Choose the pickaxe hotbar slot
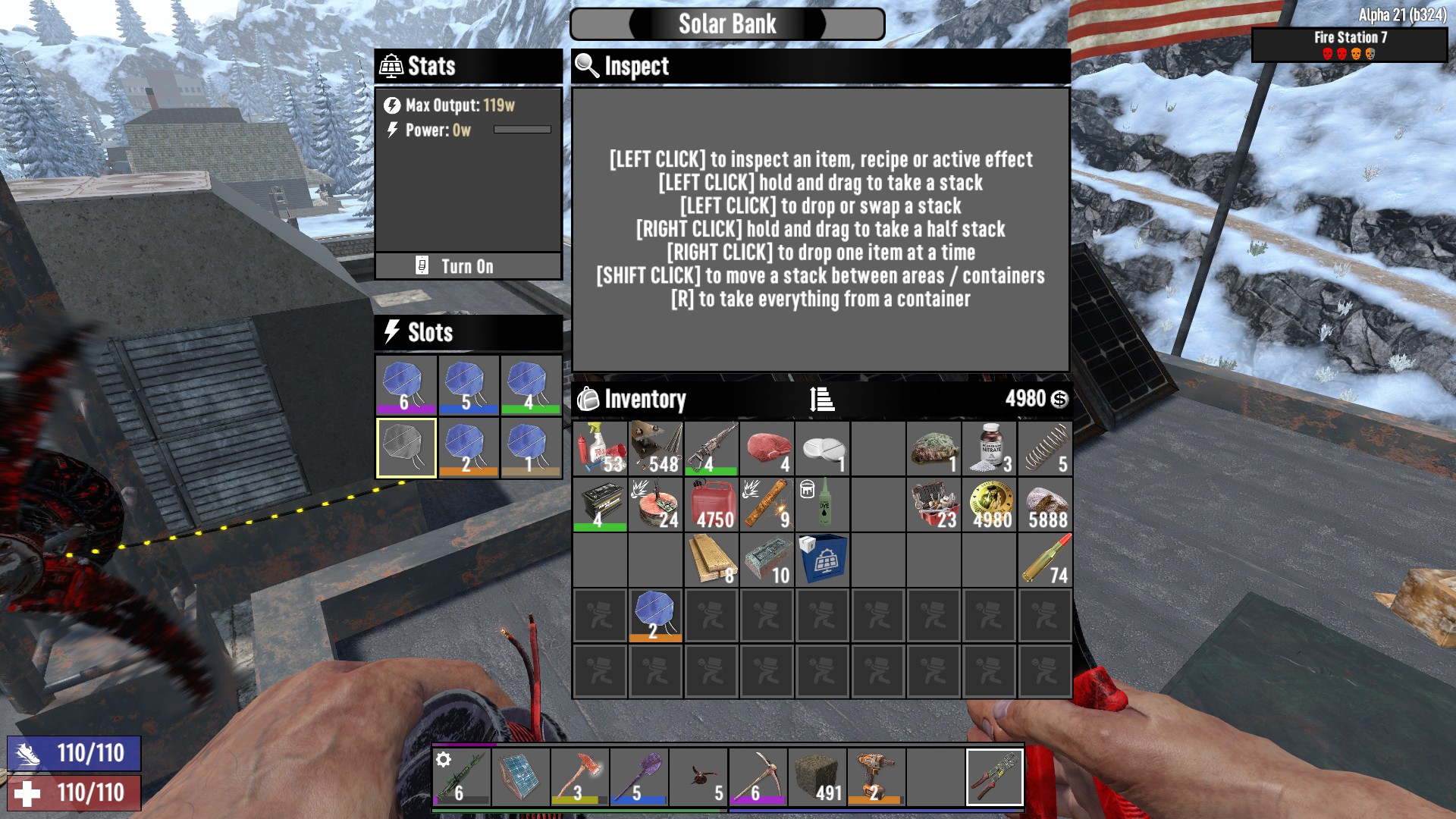 point(758,777)
